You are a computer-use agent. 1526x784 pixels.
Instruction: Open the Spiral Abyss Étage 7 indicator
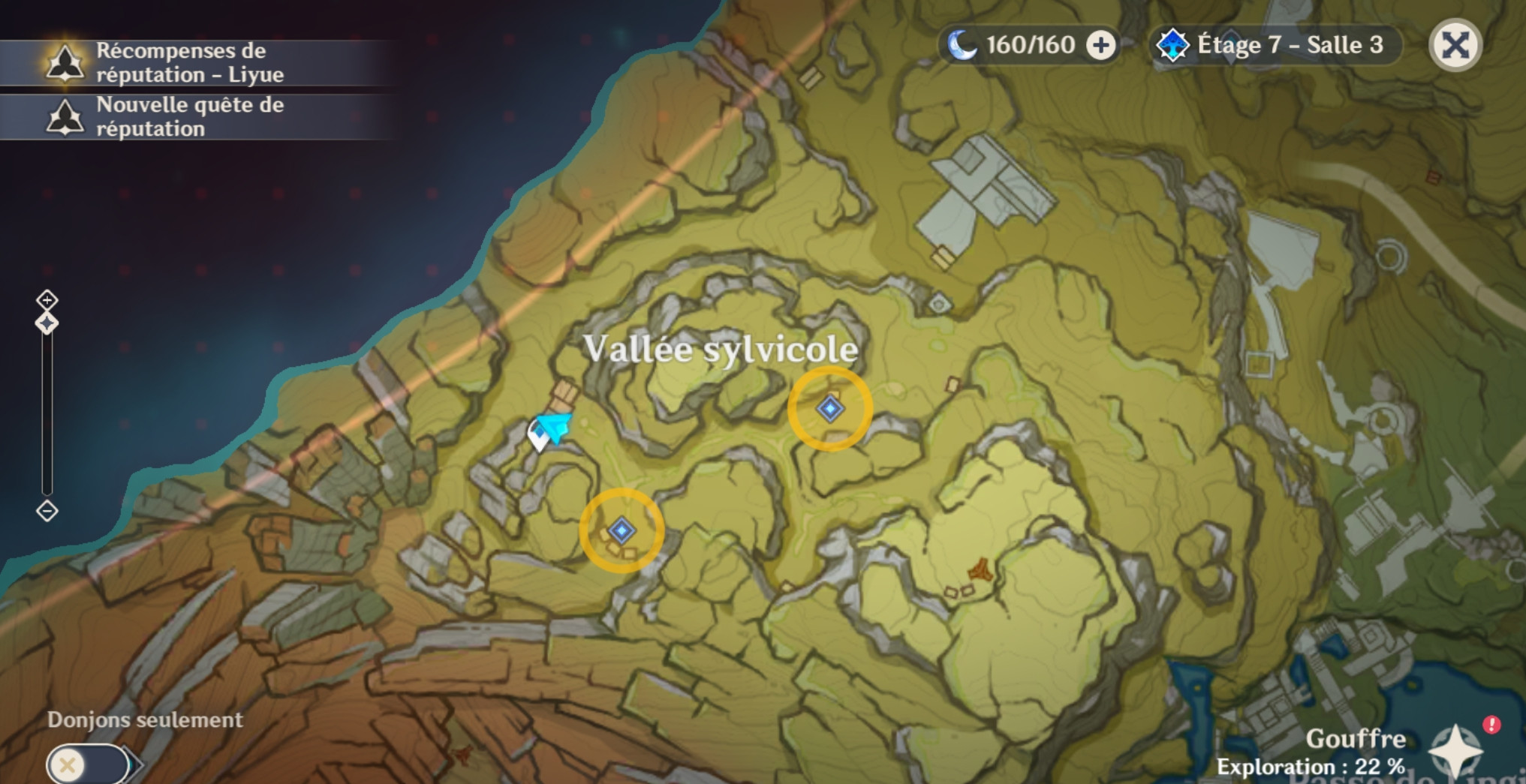(1275, 46)
